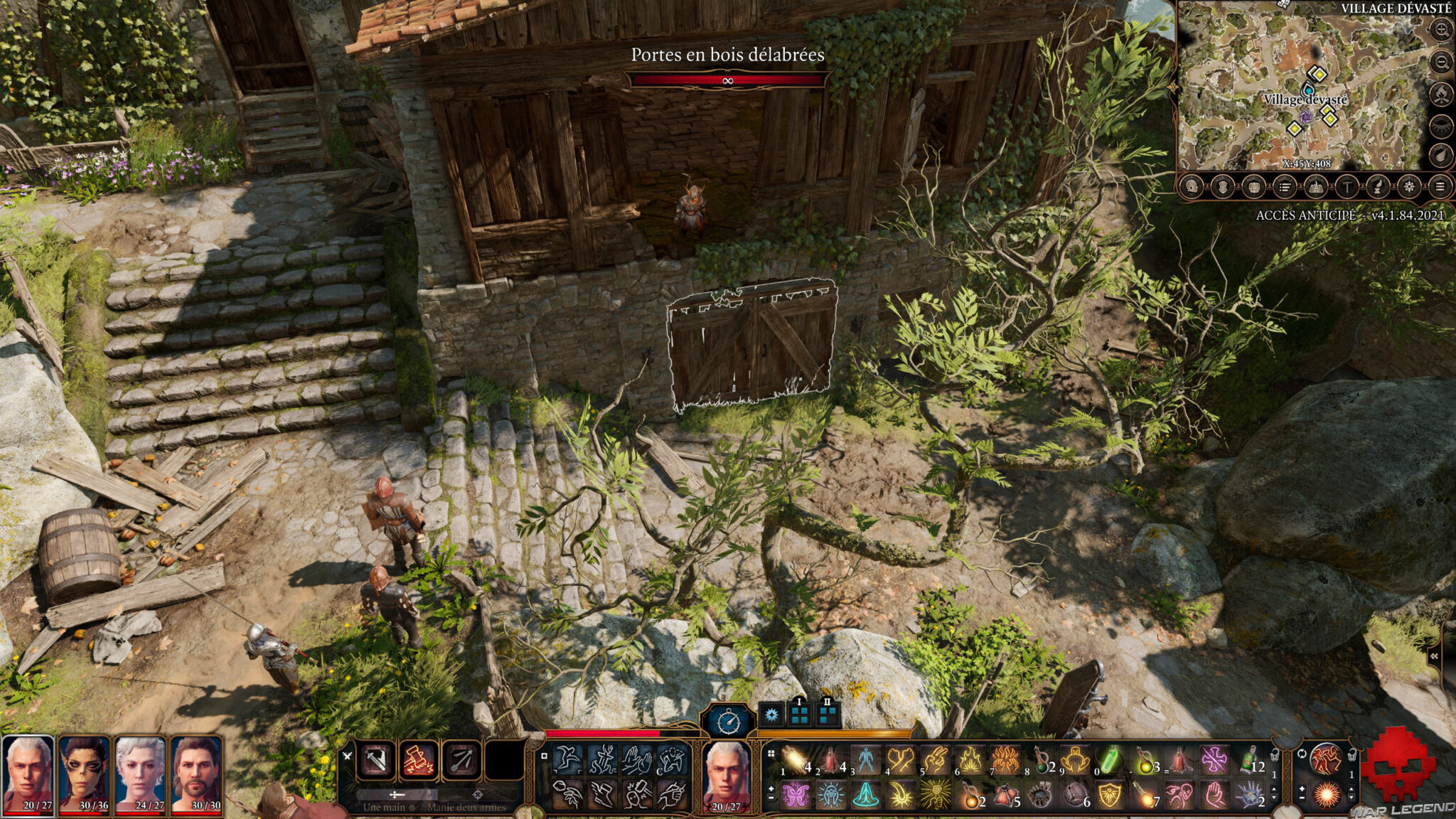This screenshot has width=1456, height=819.
Task: Select the Help action hand icon
Action: (x=637, y=759)
